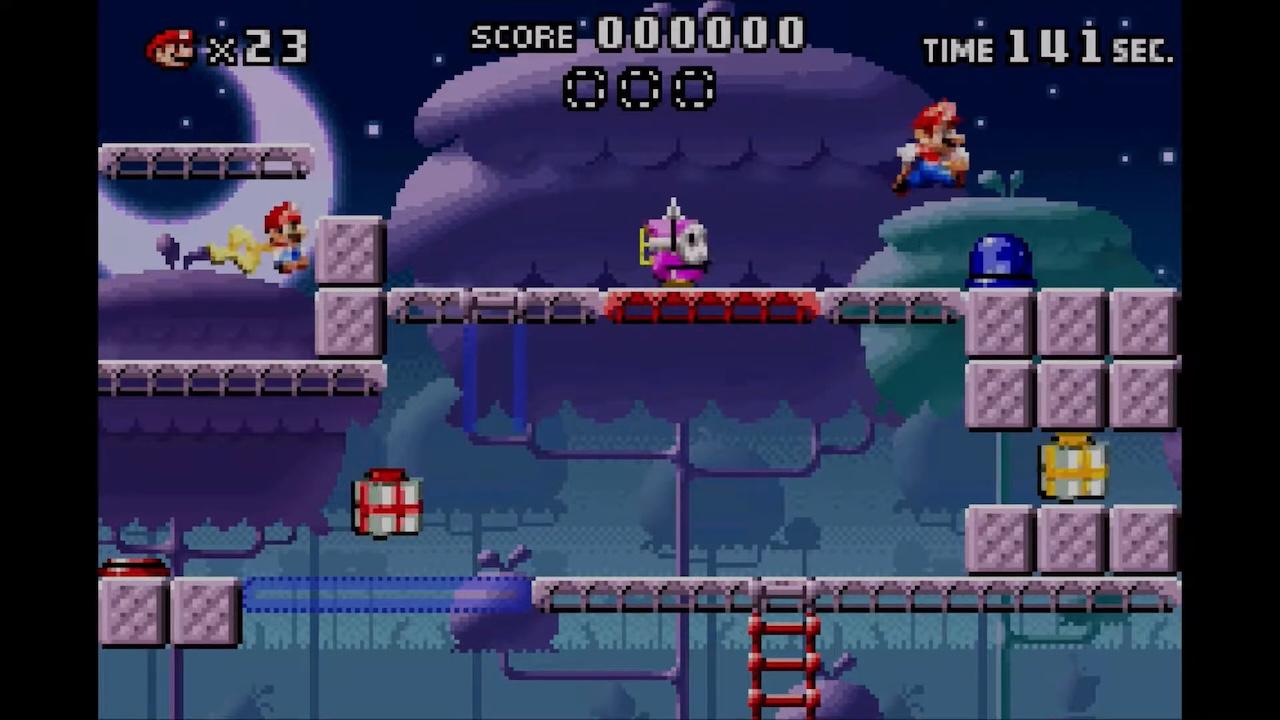Click the 141 time value

pos(1056,45)
